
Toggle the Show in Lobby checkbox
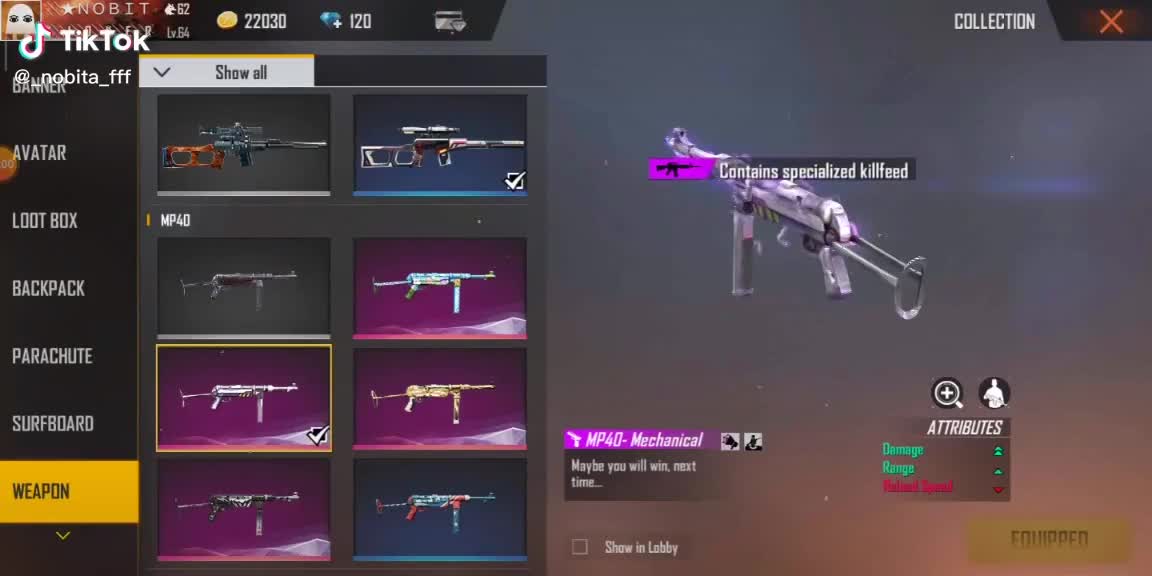[x=580, y=547]
